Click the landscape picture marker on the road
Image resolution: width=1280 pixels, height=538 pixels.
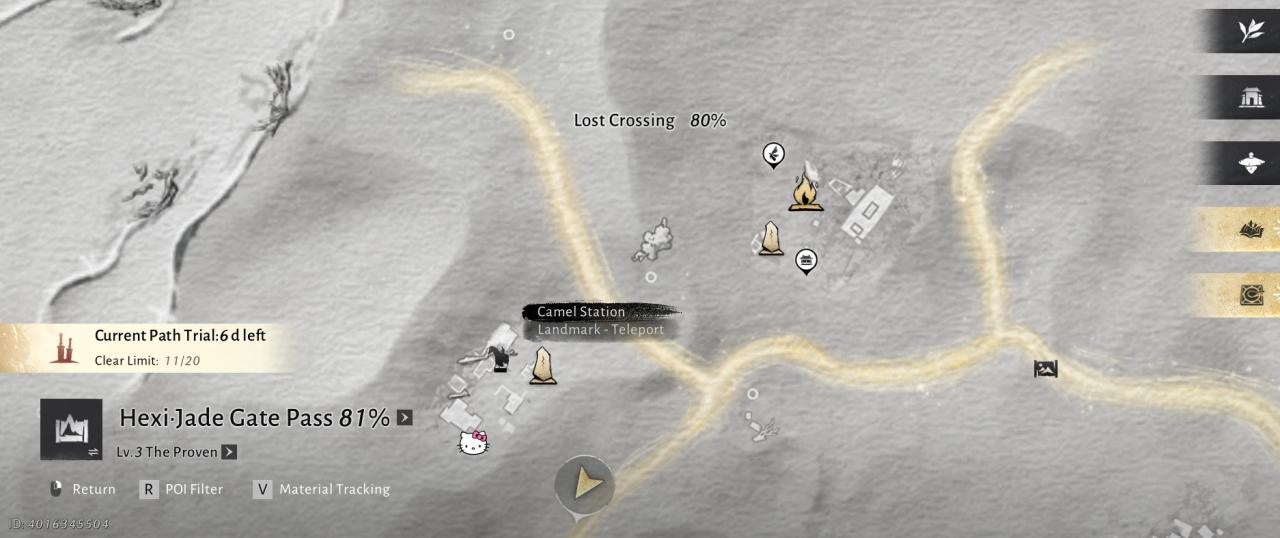click(x=1045, y=369)
